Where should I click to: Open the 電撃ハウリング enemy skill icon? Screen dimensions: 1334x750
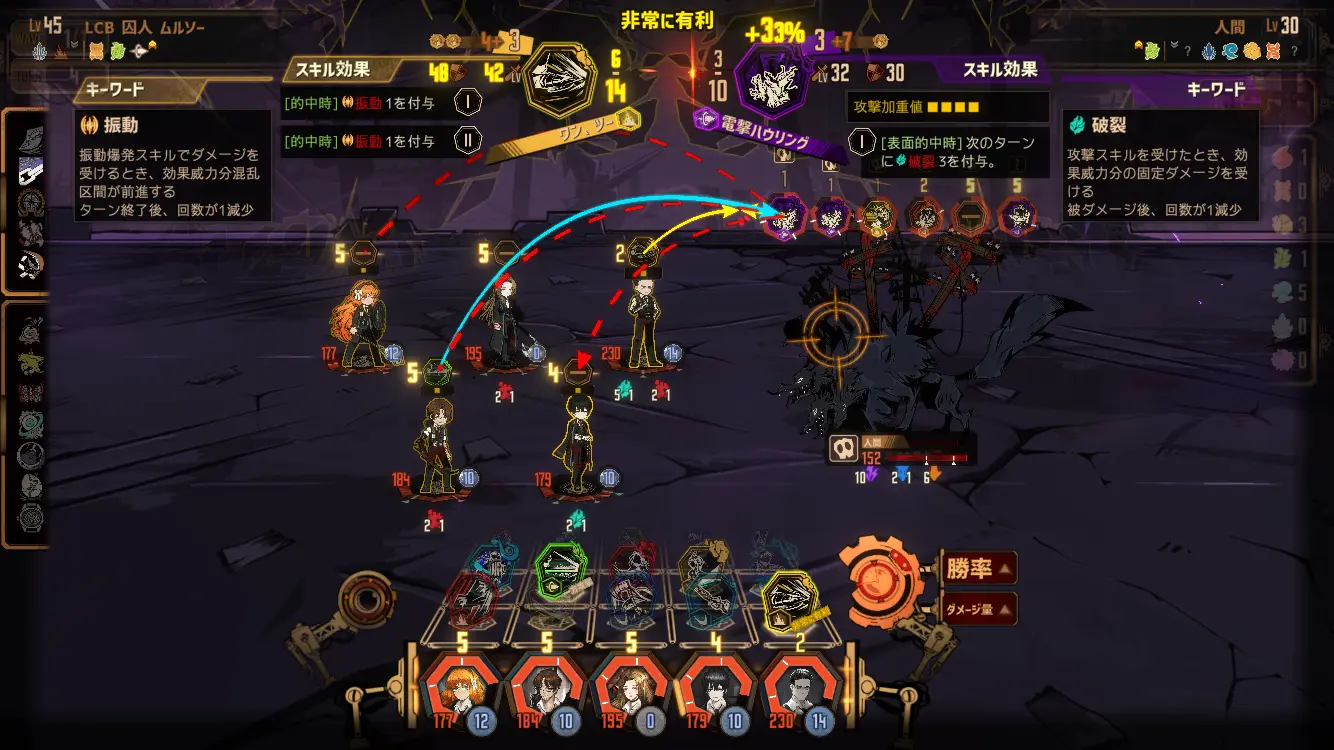[773, 80]
